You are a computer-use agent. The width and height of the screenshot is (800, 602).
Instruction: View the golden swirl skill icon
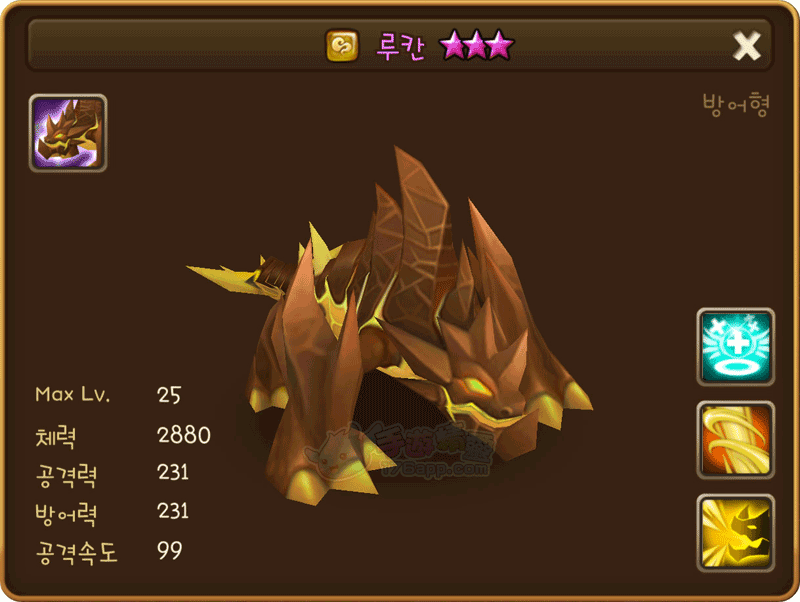[x=735, y=440]
